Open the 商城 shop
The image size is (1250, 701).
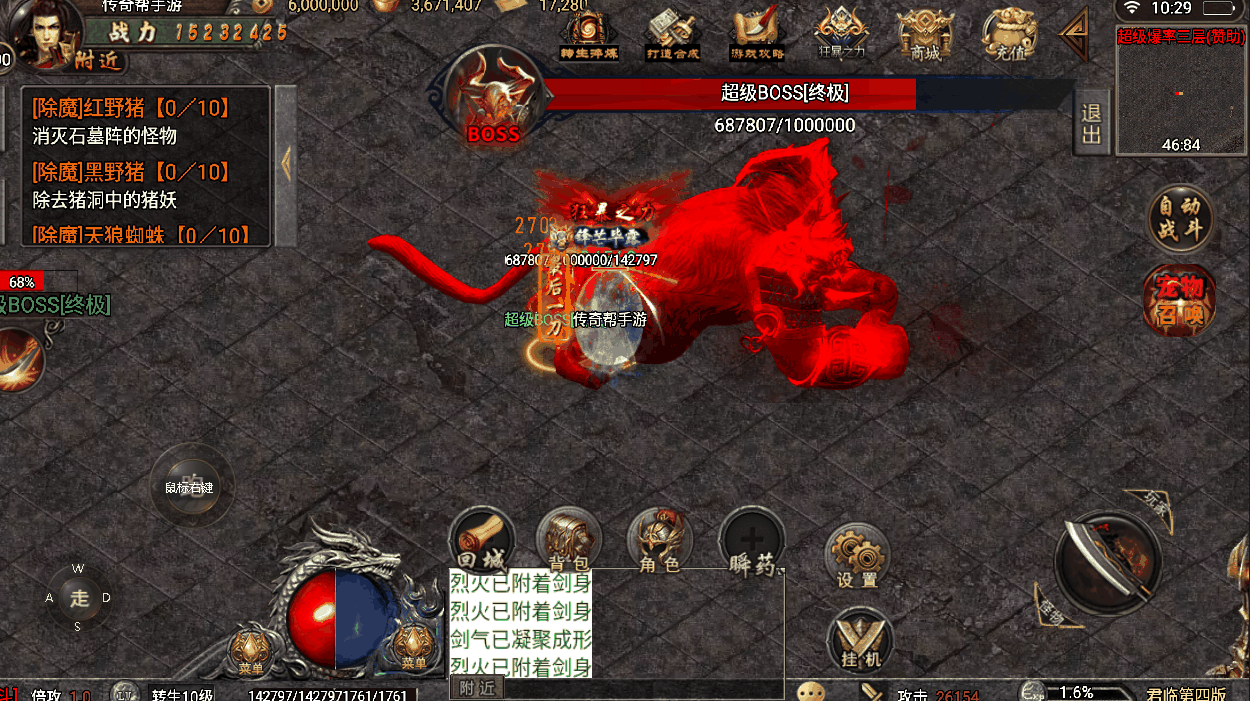[x=926, y=35]
